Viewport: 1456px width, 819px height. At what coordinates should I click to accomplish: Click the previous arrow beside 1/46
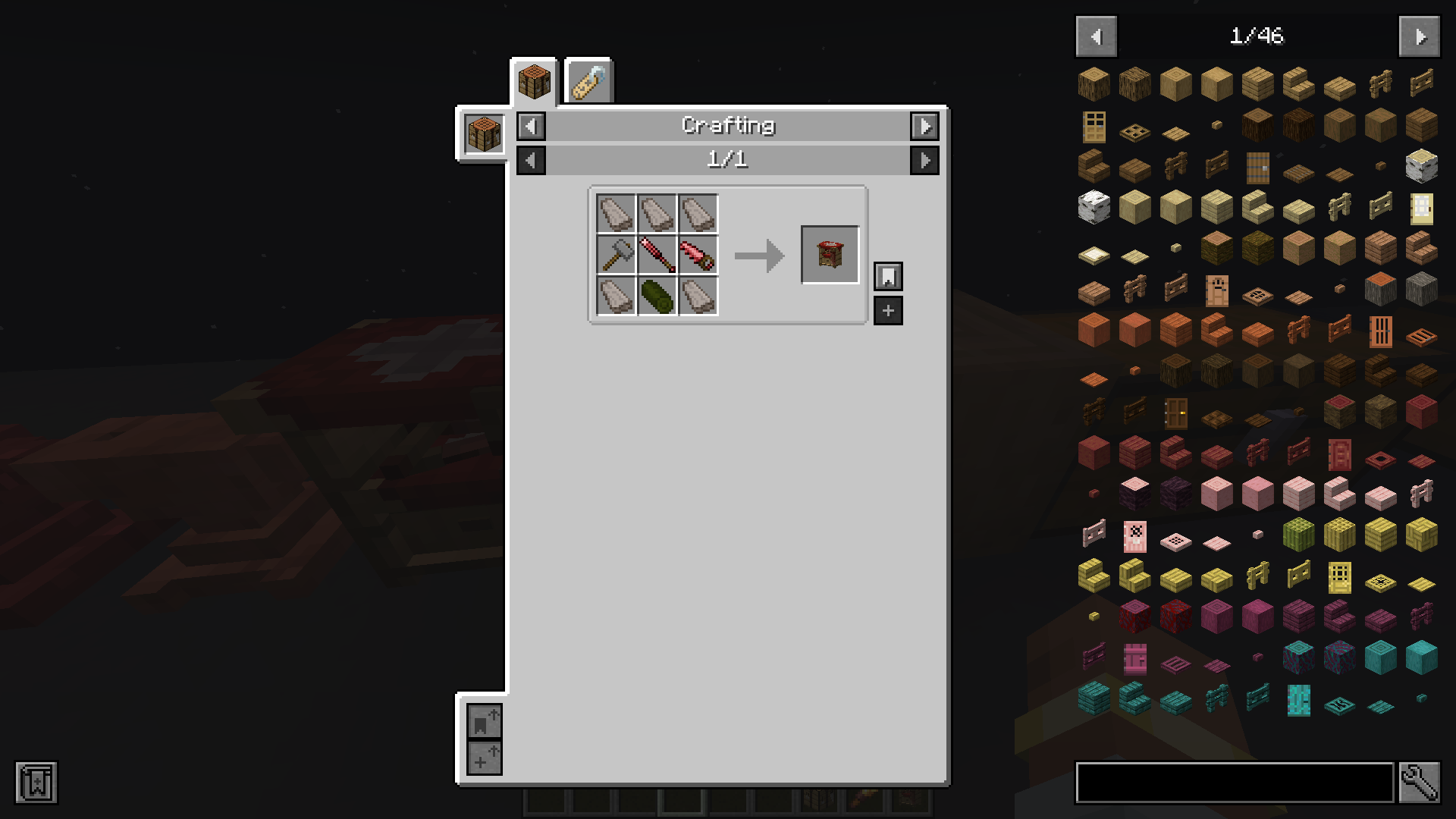tap(1097, 36)
